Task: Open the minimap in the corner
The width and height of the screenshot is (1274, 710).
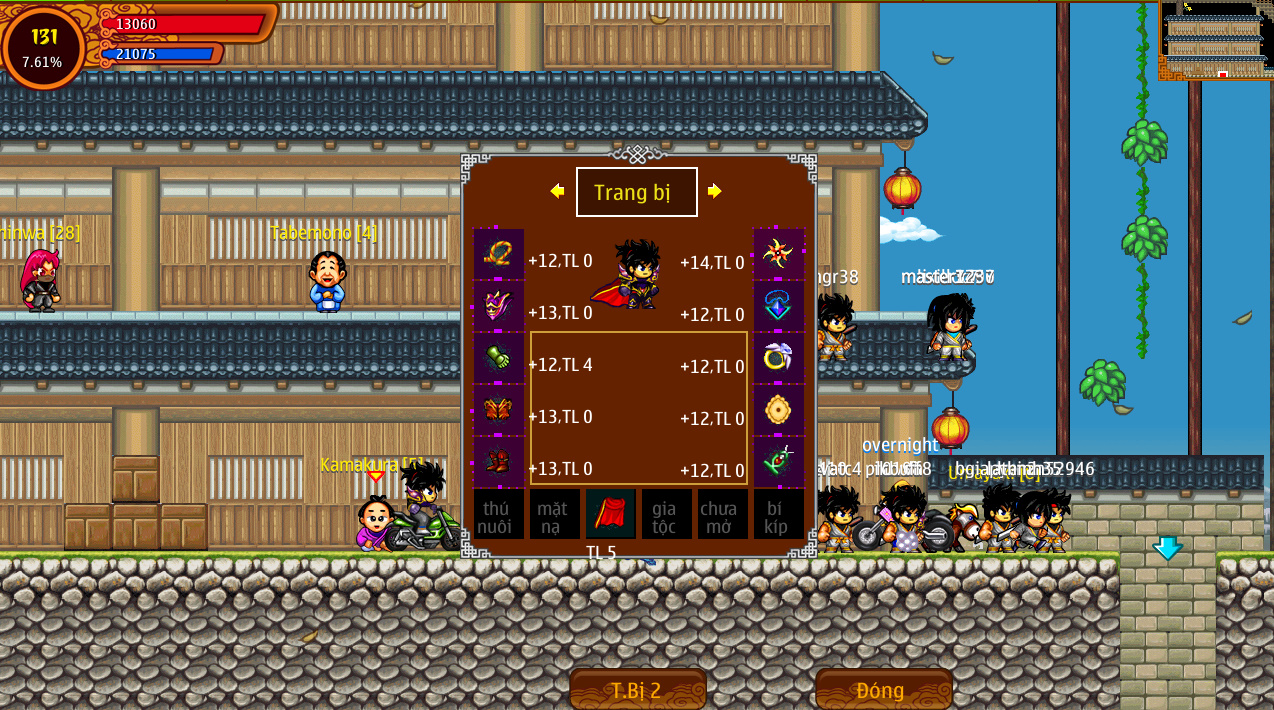Action: click(1214, 40)
